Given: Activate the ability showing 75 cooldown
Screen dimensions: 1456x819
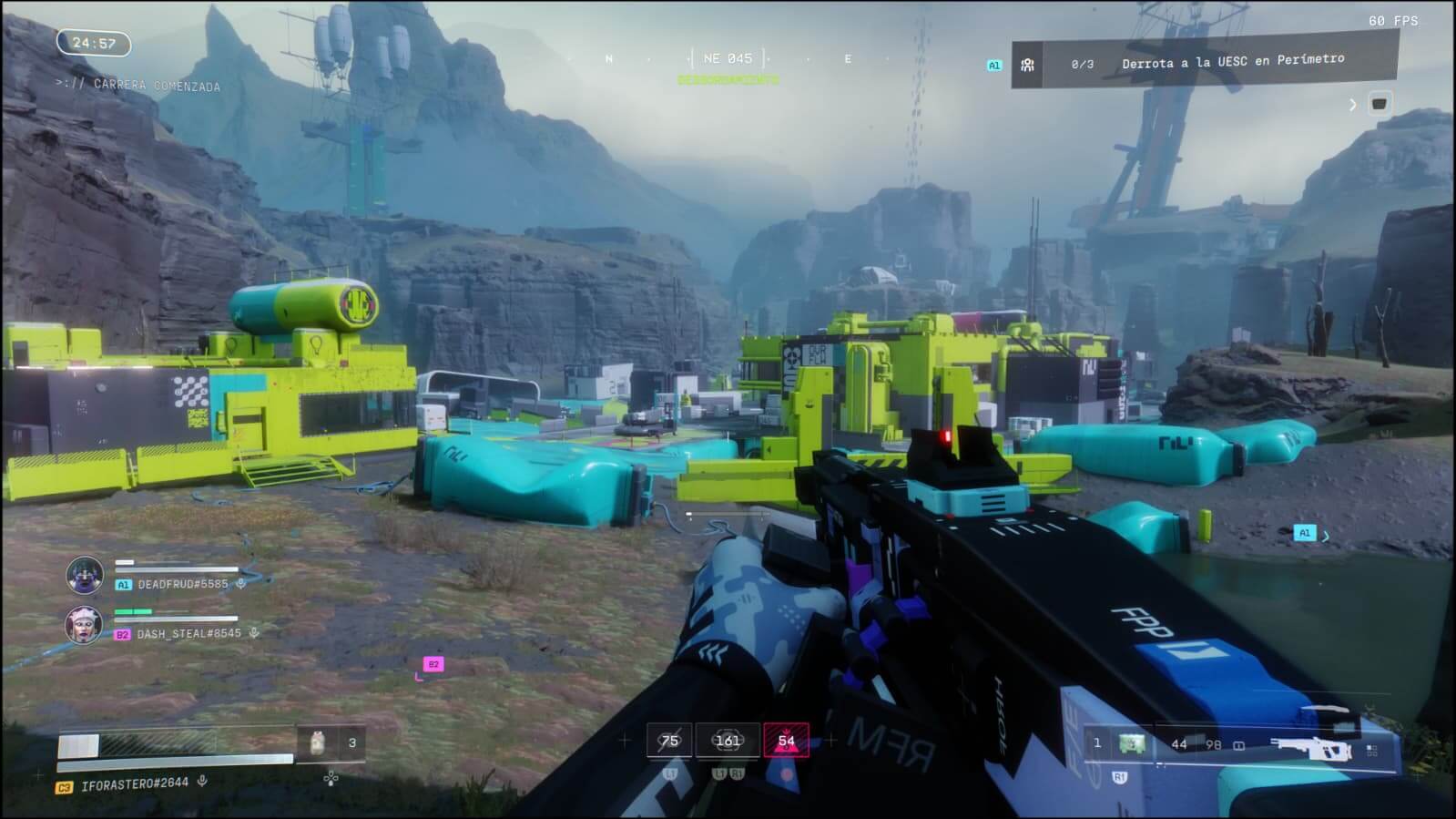Looking at the screenshot, I should (x=669, y=741).
